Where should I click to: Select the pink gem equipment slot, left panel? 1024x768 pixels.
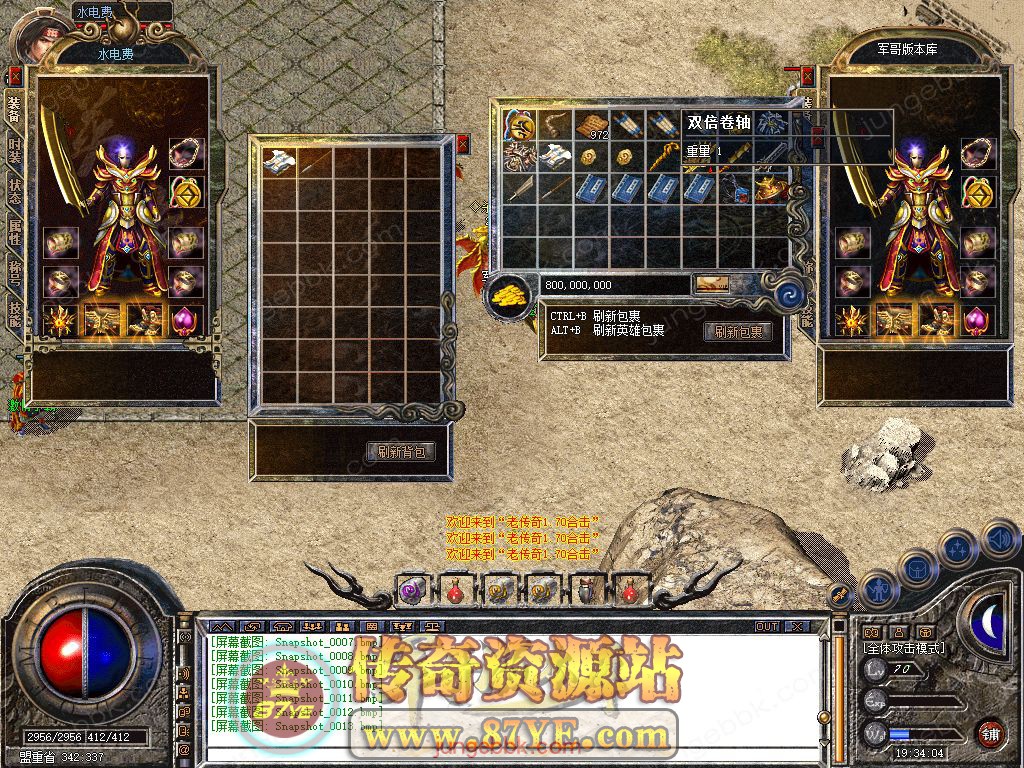click(185, 320)
